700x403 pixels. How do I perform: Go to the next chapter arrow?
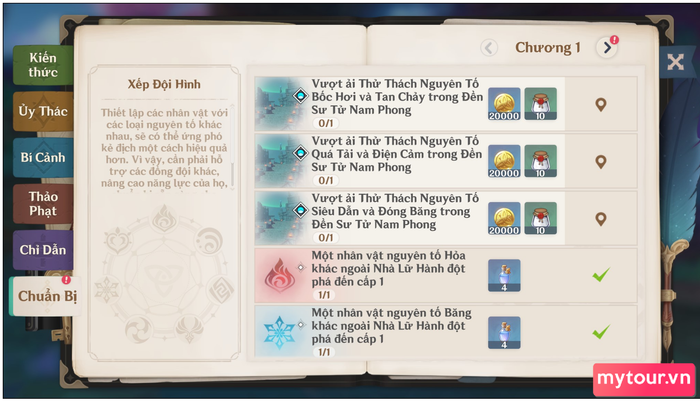coord(606,47)
